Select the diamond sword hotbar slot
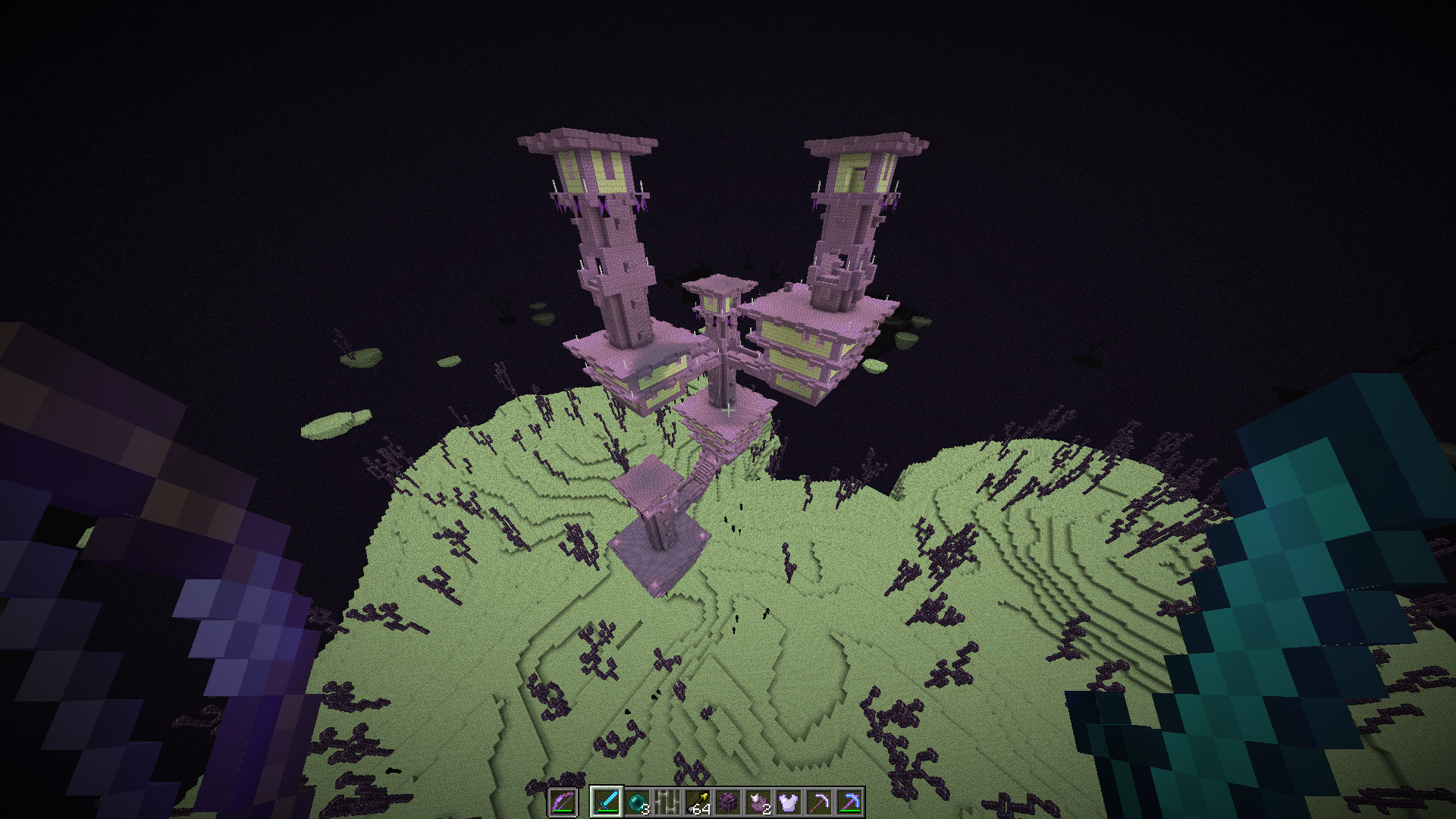 tap(607, 802)
